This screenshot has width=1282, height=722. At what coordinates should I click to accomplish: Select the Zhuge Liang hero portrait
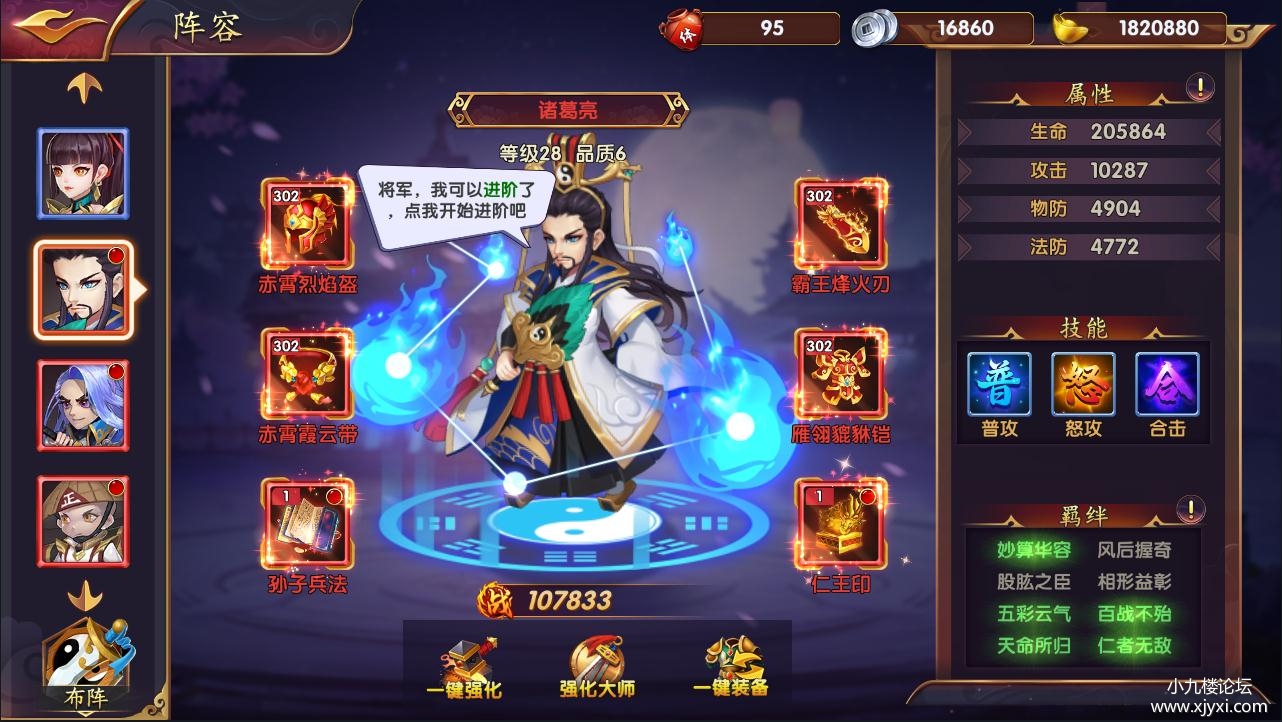[84, 289]
